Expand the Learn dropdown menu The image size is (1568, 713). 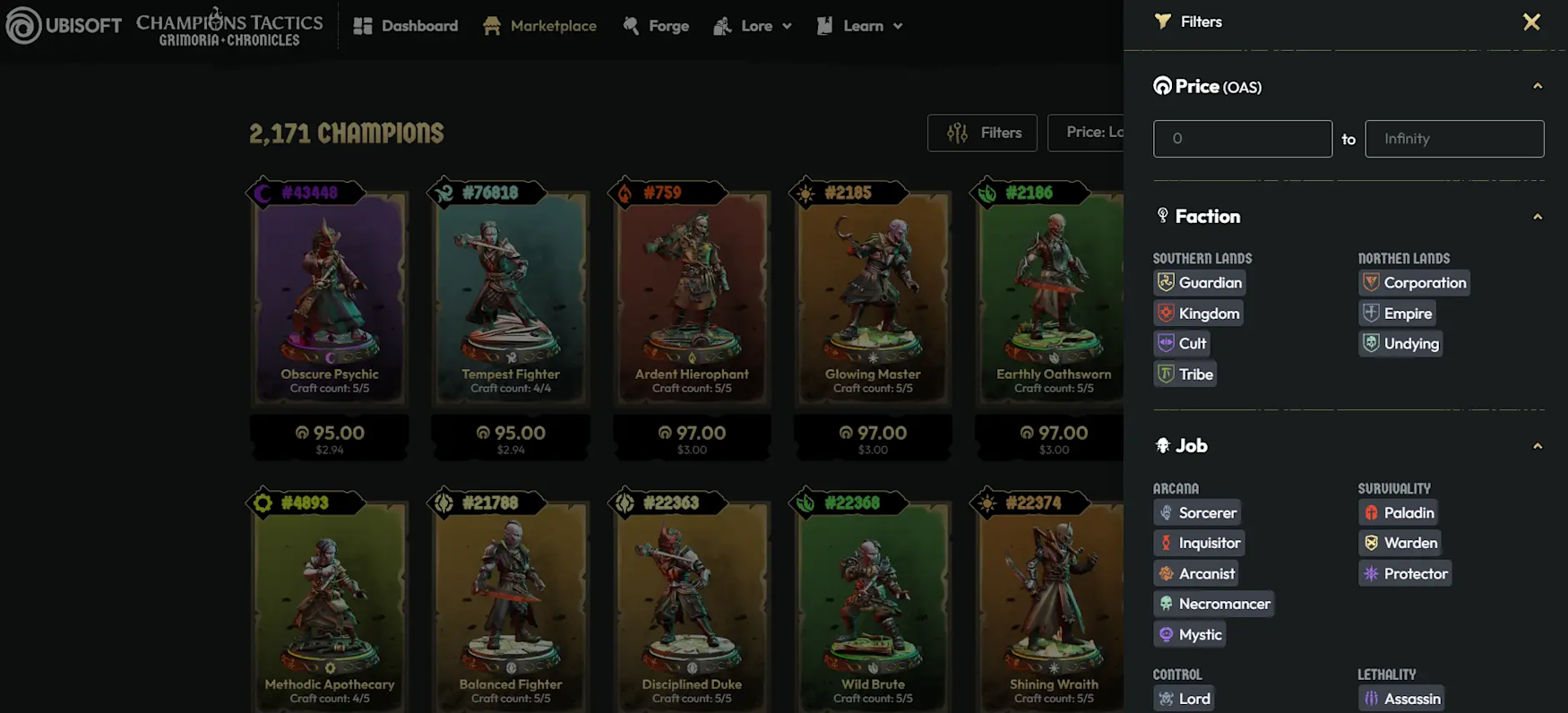pos(860,26)
